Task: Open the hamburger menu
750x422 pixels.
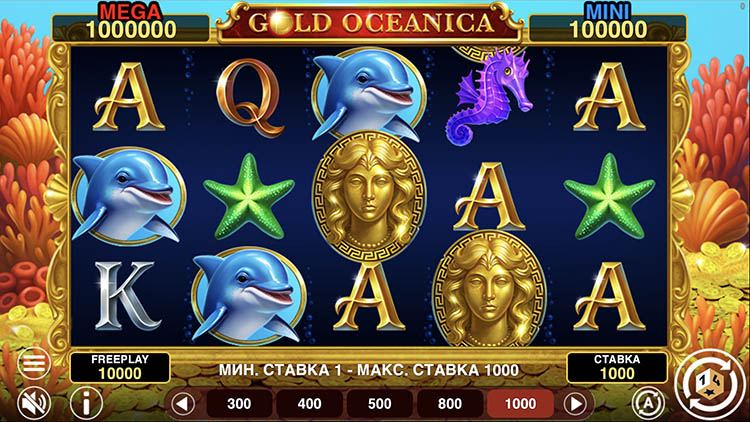Action: tap(35, 363)
